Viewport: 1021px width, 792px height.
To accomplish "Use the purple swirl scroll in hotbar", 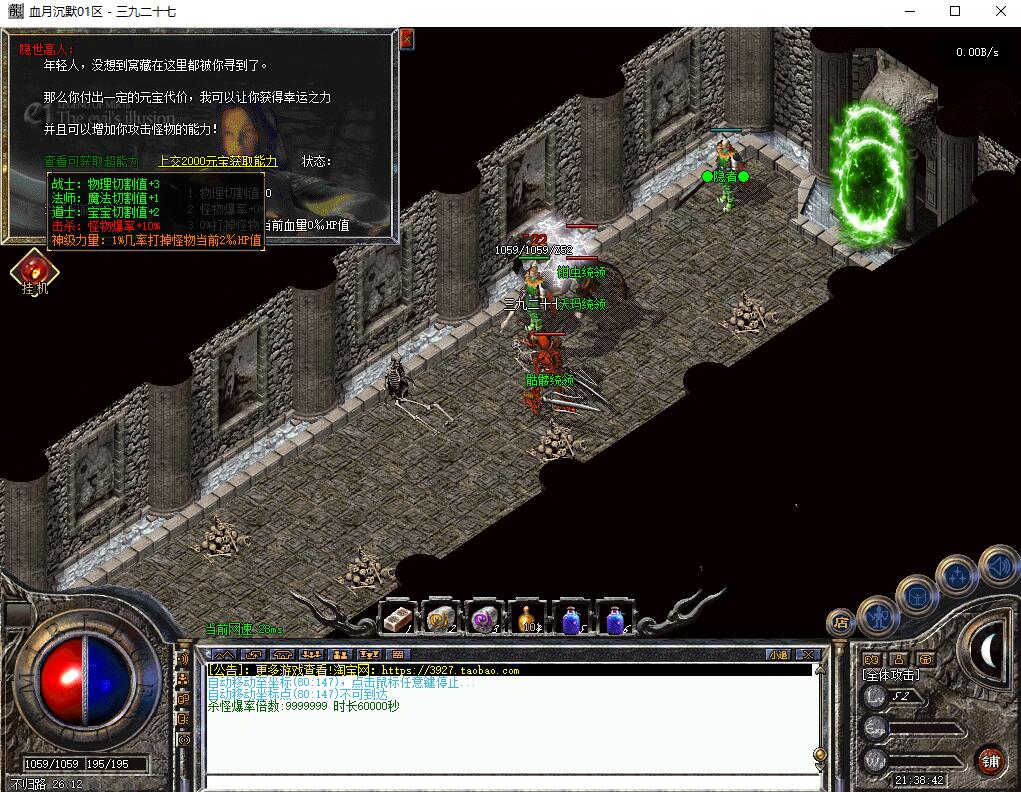I will [485, 619].
